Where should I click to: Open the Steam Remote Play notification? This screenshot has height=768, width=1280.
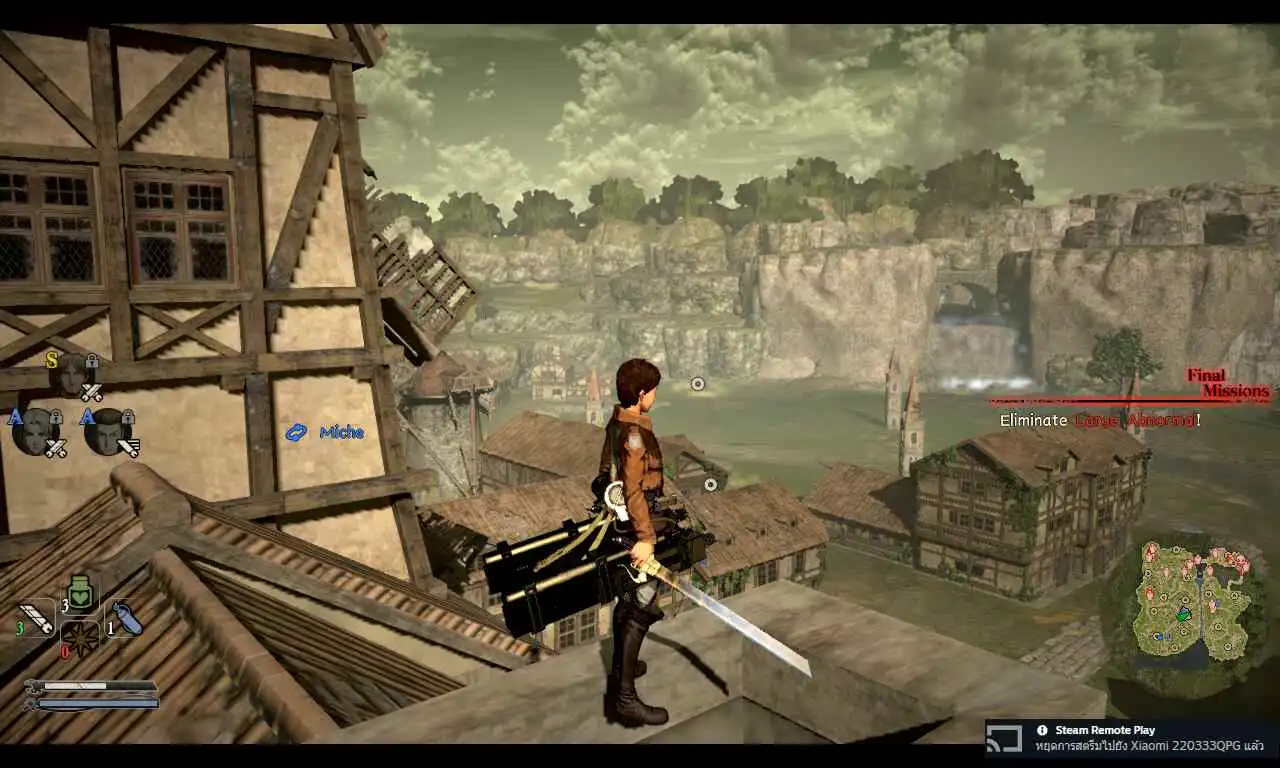click(x=1132, y=738)
